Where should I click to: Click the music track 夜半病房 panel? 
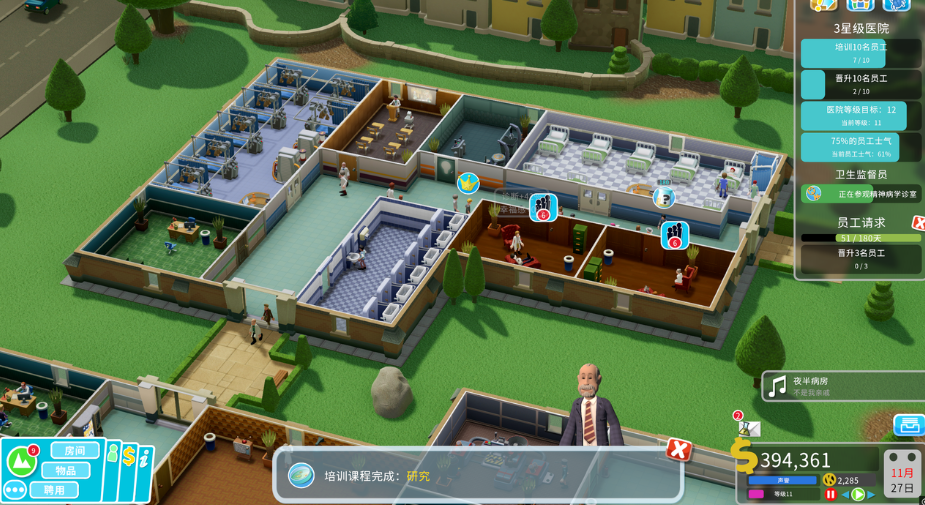pos(842,386)
